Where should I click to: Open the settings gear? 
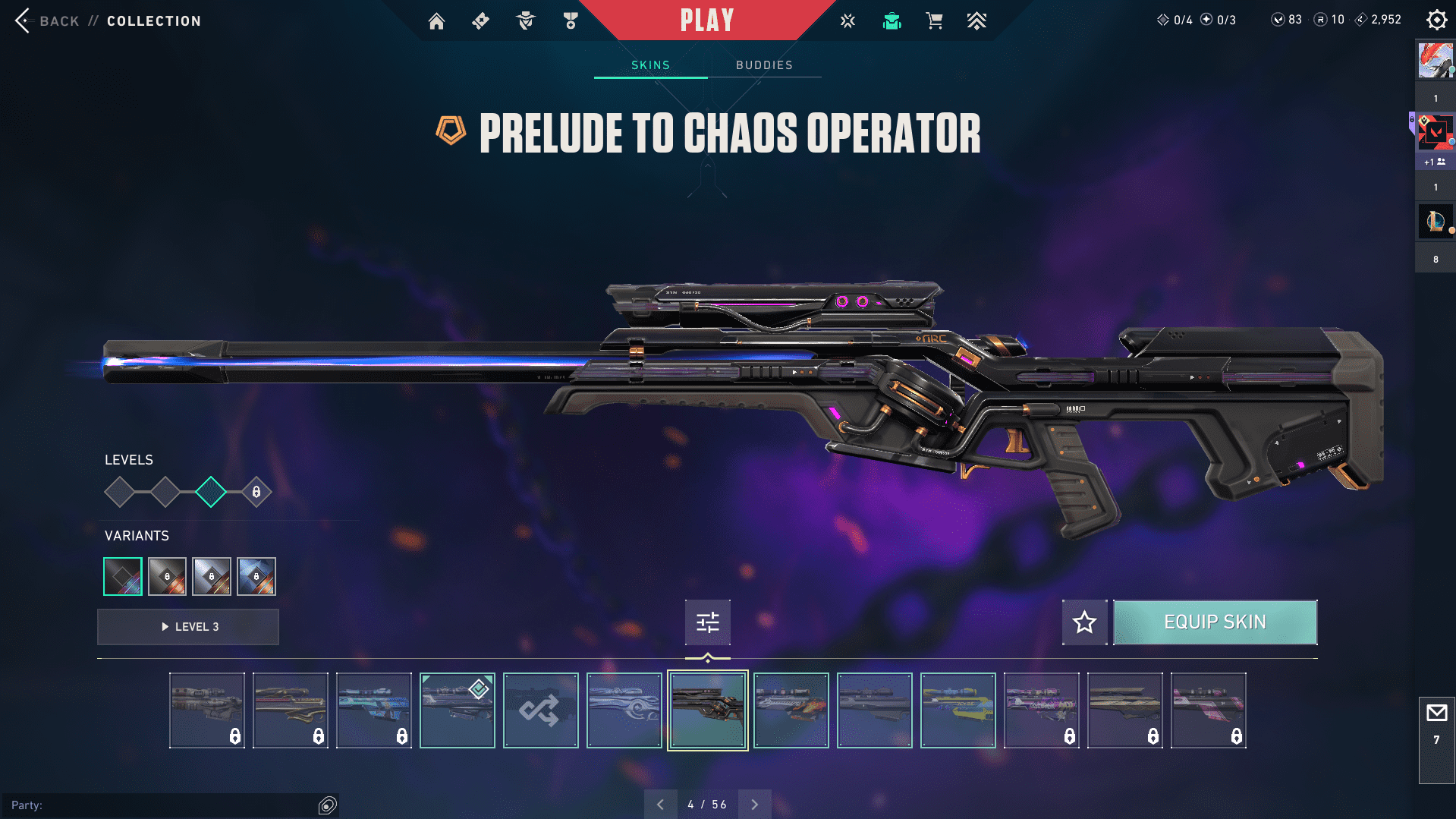1436,20
